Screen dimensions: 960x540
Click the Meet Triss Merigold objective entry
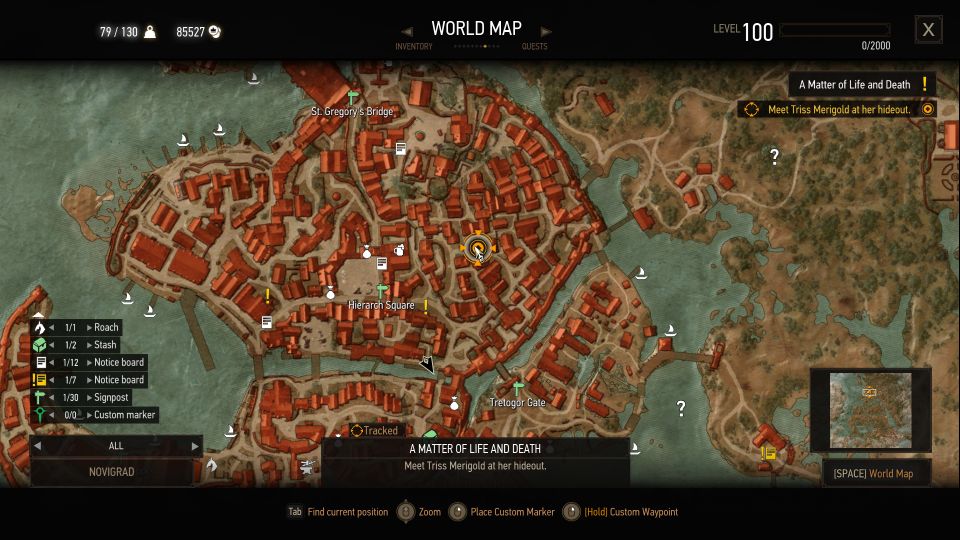[x=838, y=109]
